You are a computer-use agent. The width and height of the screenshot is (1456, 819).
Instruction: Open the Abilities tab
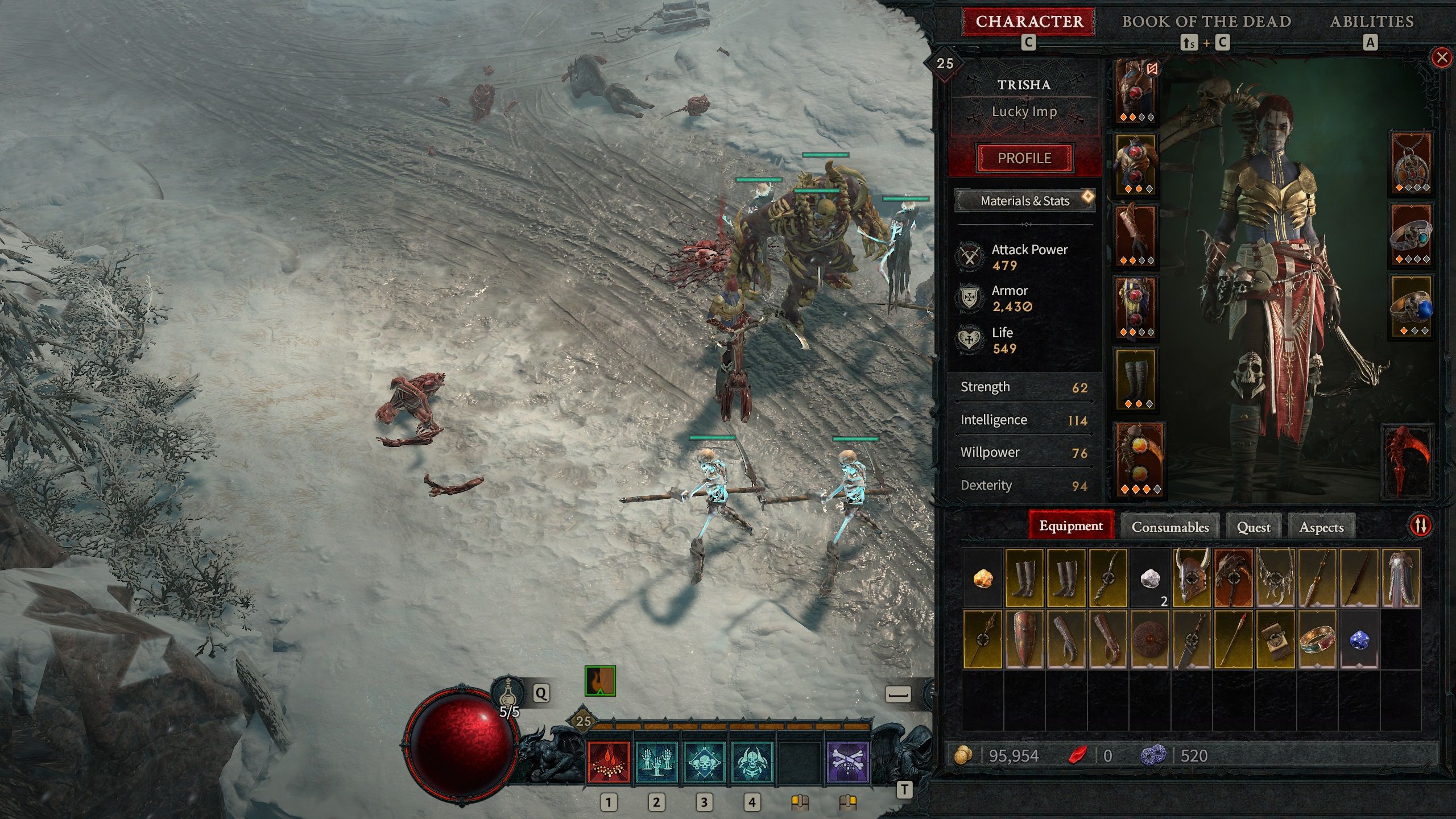(1371, 22)
